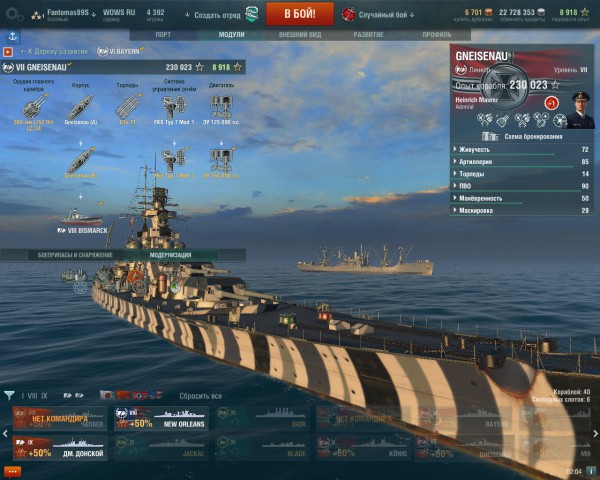Switch to the МОДЕРНИЗАЦИЯ section
600x480 pixels.
pyautogui.click(x=170, y=255)
